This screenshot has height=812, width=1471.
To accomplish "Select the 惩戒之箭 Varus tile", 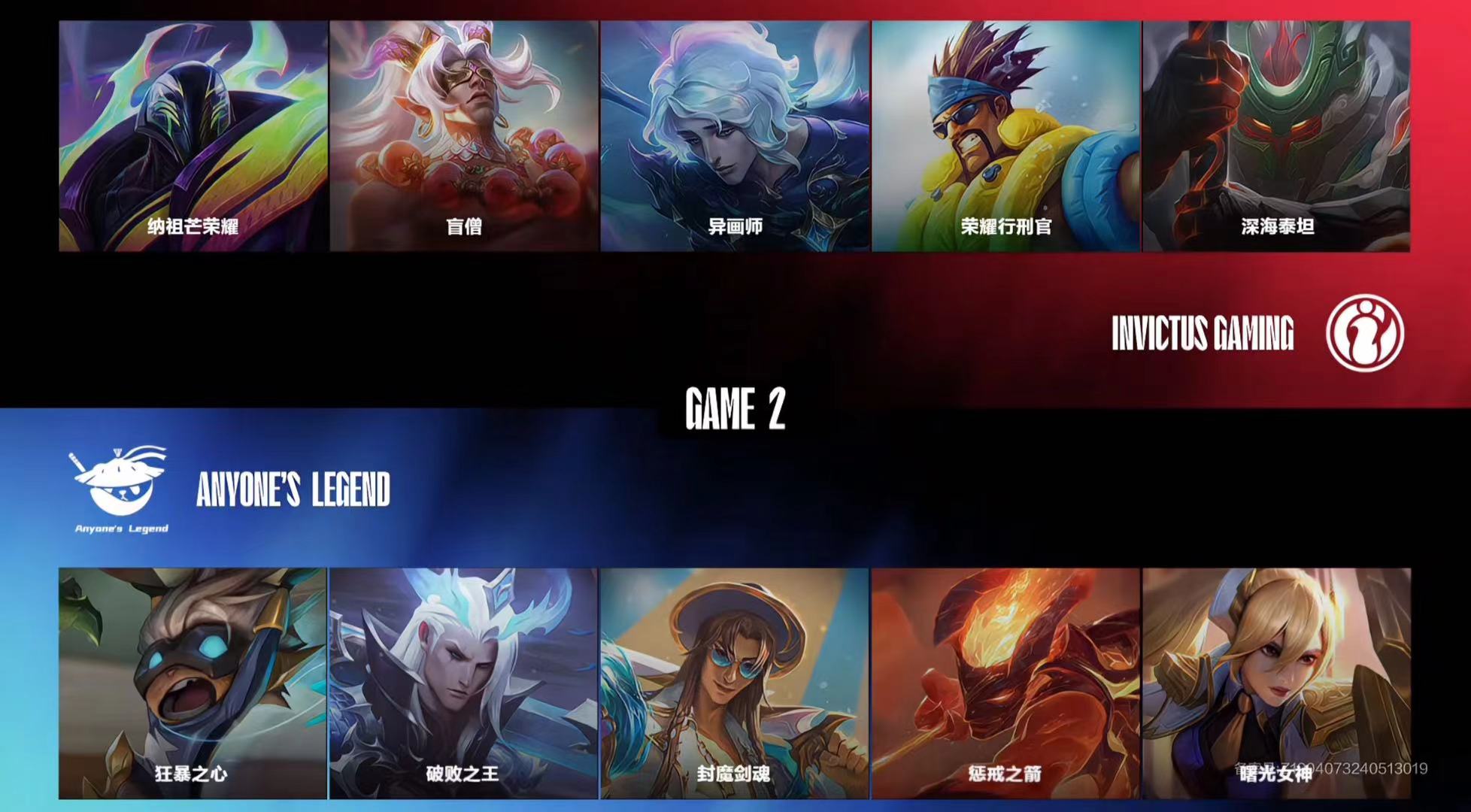I will (1005, 683).
